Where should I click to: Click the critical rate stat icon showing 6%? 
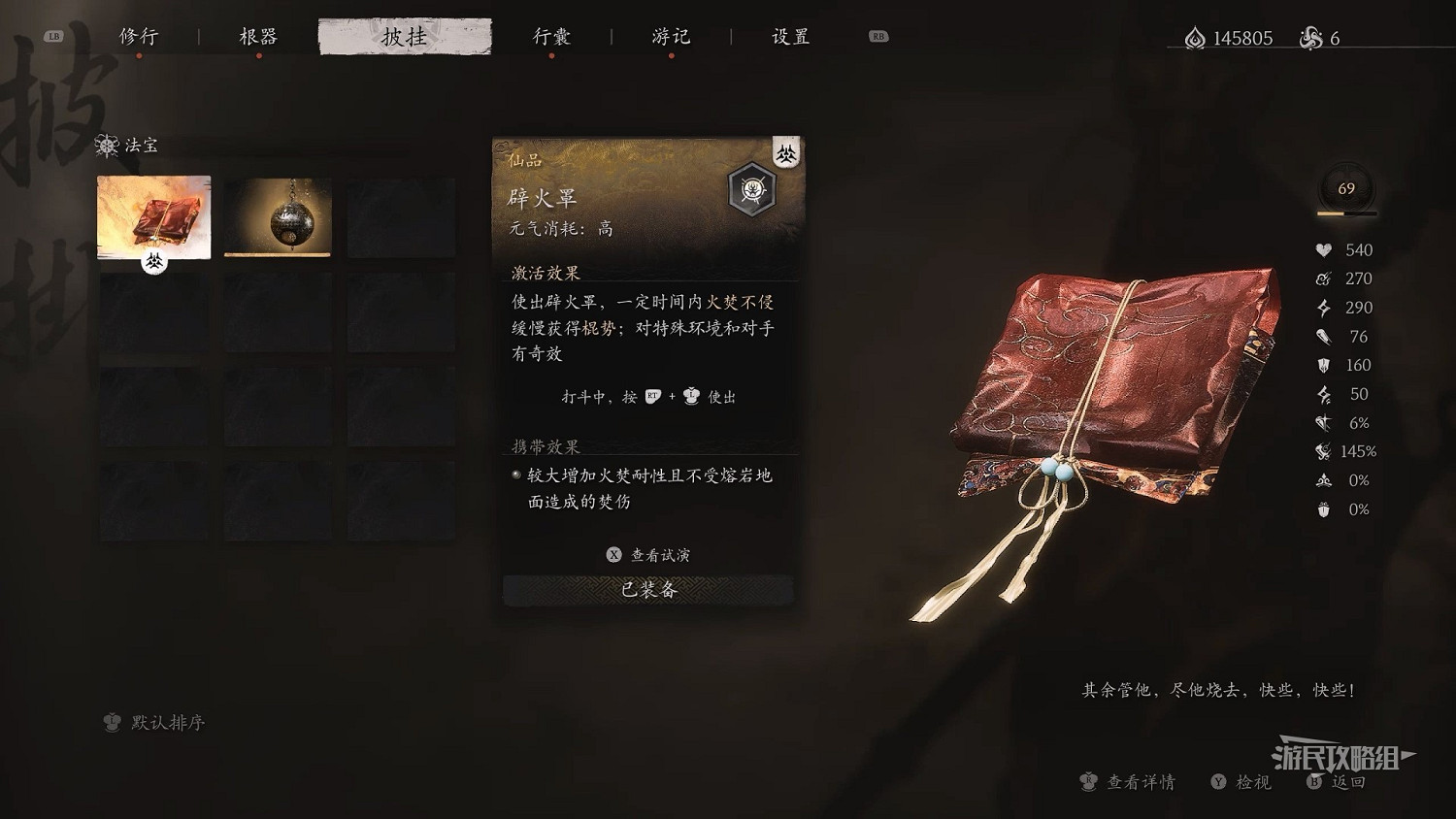point(1322,423)
